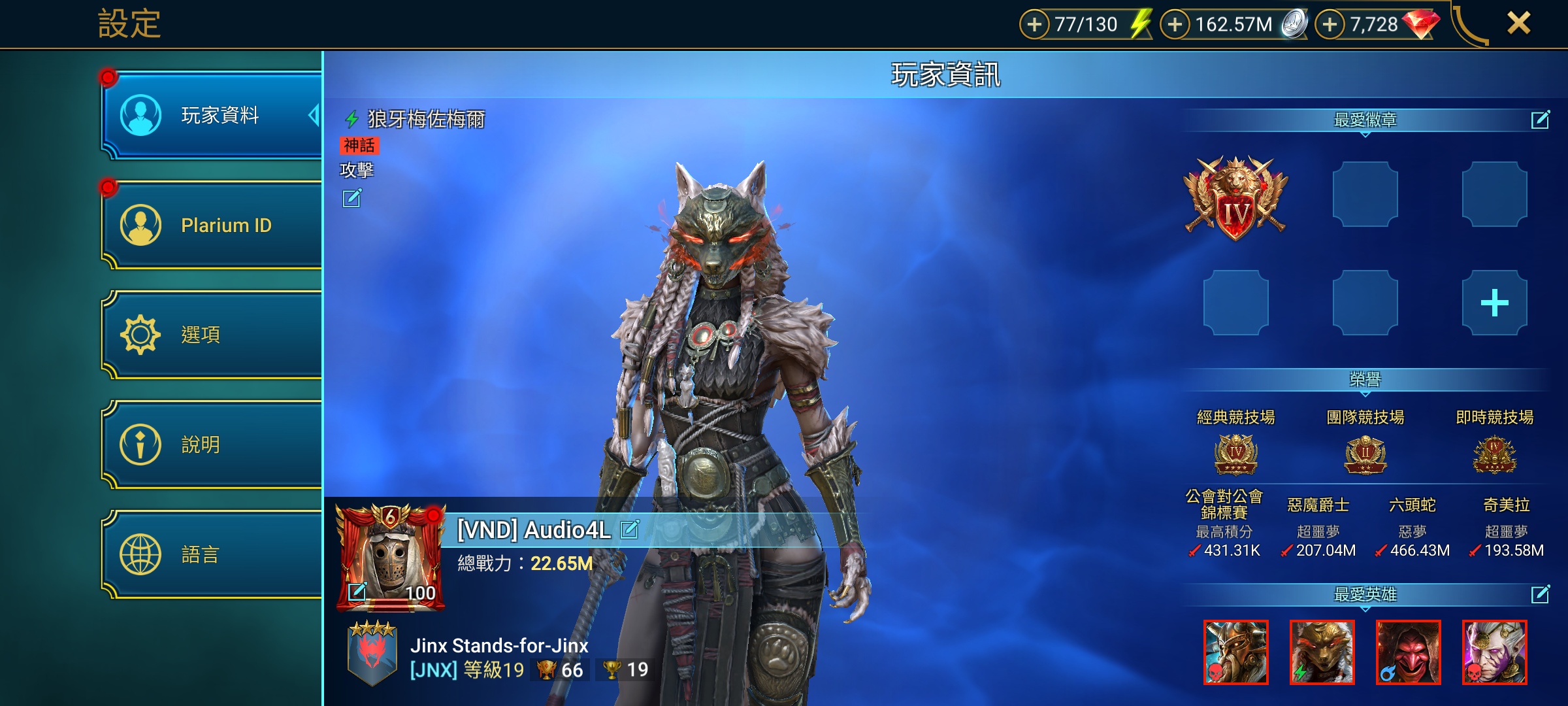This screenshot has height=706, width=1568.
Task: Open the 選項 options tab
Action: 212,335
